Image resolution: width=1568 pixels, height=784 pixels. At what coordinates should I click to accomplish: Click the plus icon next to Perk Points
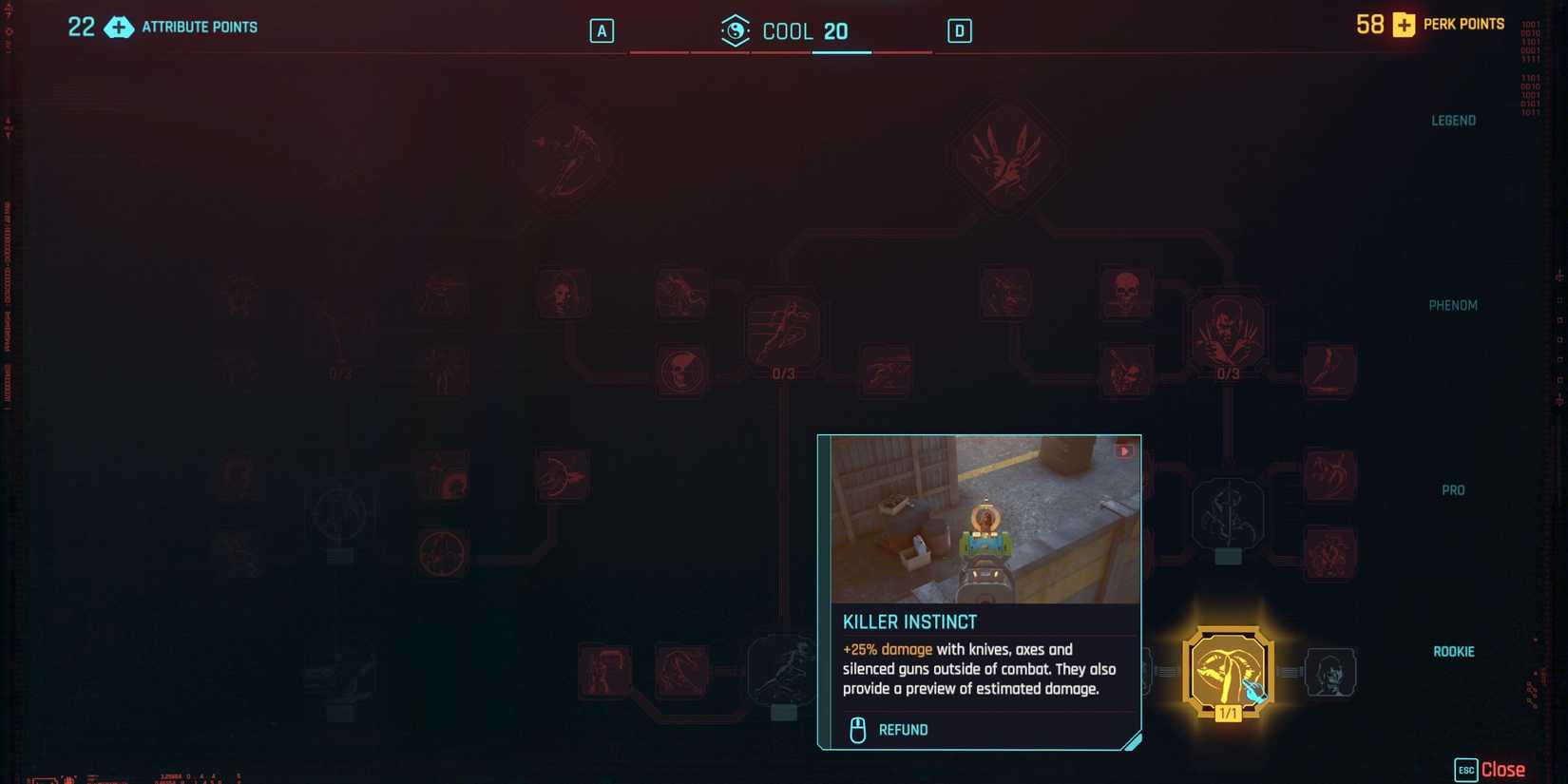pyautogui.click(x=1404, y=25)
